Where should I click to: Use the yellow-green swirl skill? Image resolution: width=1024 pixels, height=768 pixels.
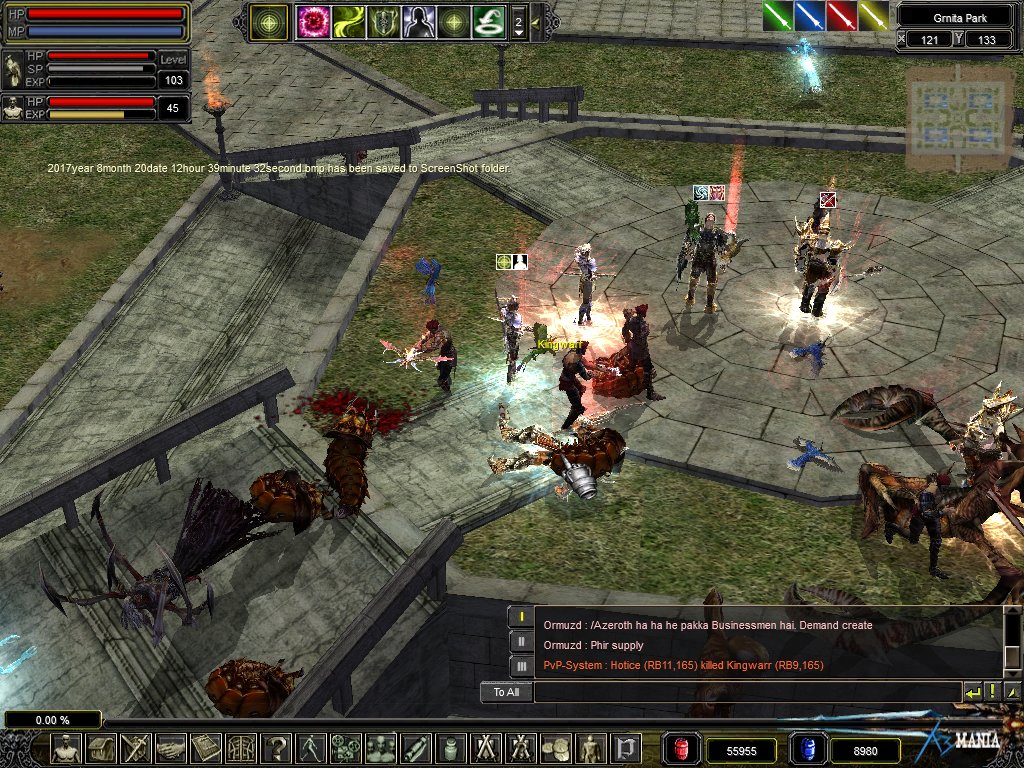pos(348,21)
